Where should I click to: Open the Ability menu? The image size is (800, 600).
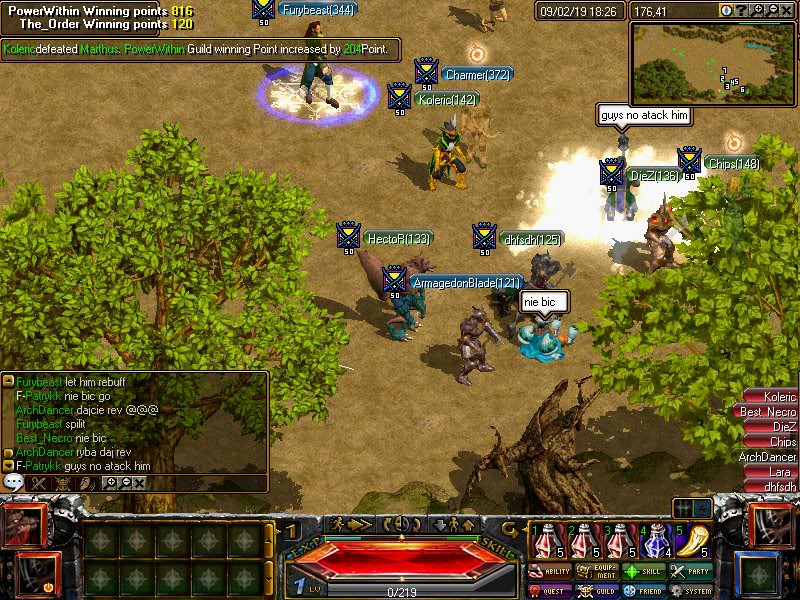(x=551, y=572)
